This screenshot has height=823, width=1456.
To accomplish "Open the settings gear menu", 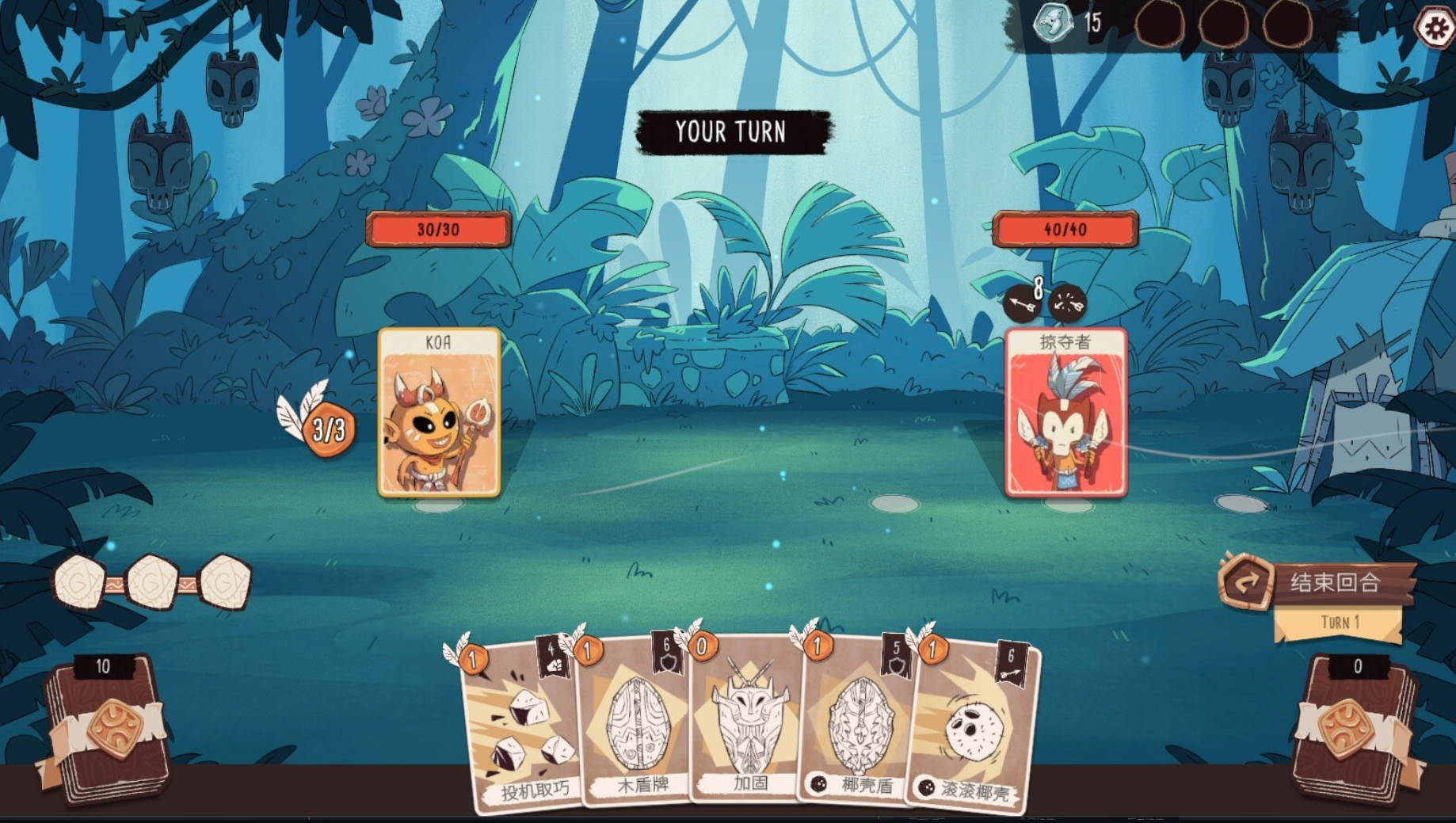I will (1436, 29).
